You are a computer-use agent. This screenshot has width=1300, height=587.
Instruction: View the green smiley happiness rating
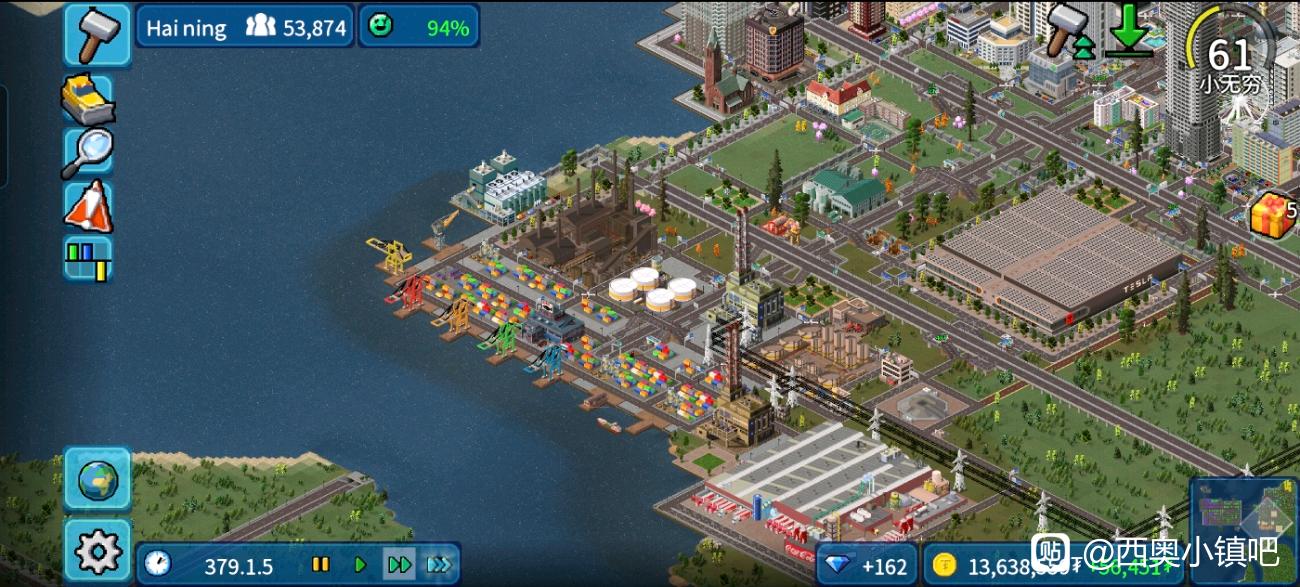pos(418,27)
